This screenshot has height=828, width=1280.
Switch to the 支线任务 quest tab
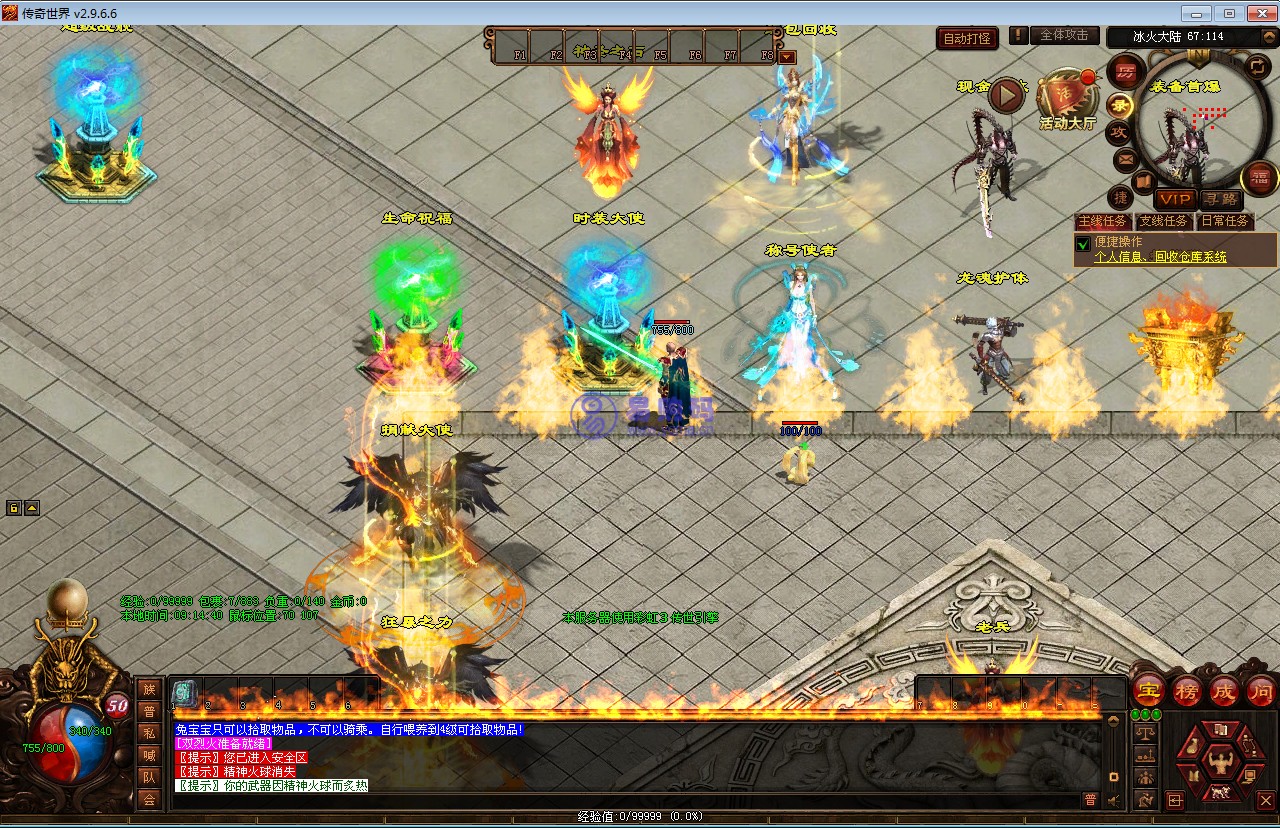click(1164, 221)
